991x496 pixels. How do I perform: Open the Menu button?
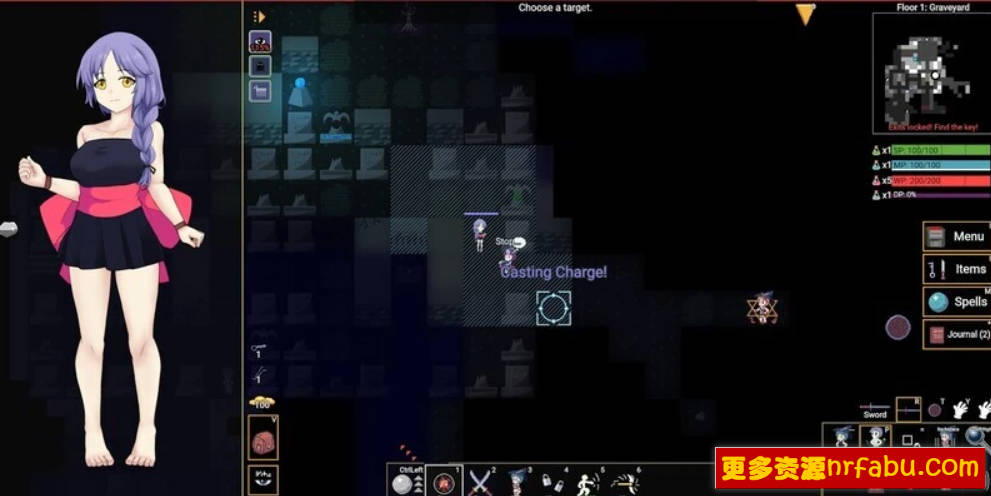[x=955, y=236]
